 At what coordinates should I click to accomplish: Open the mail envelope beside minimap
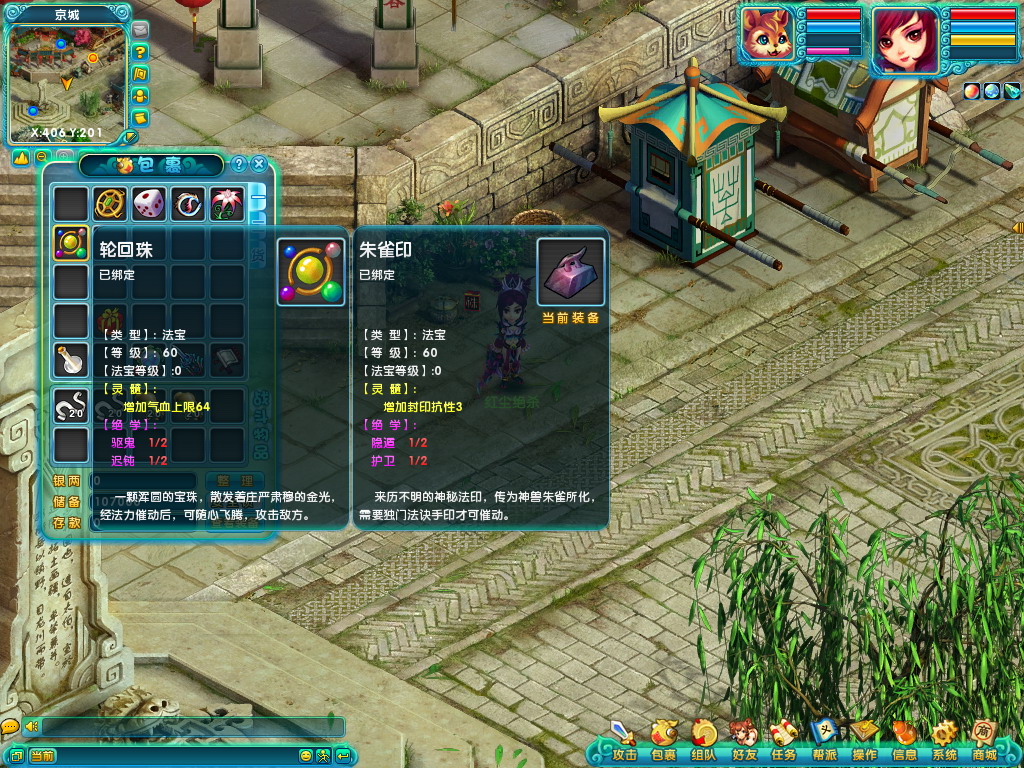pos(140,31)
